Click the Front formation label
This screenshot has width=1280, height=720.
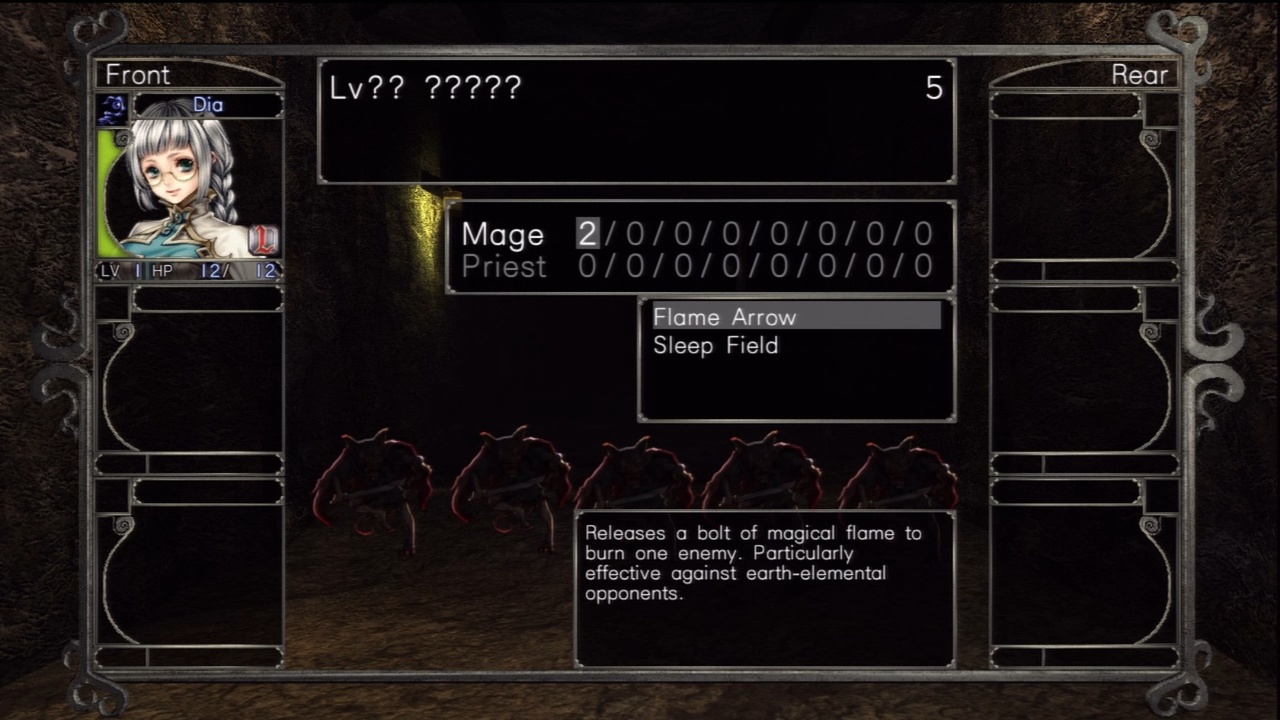tap(137, 74)
